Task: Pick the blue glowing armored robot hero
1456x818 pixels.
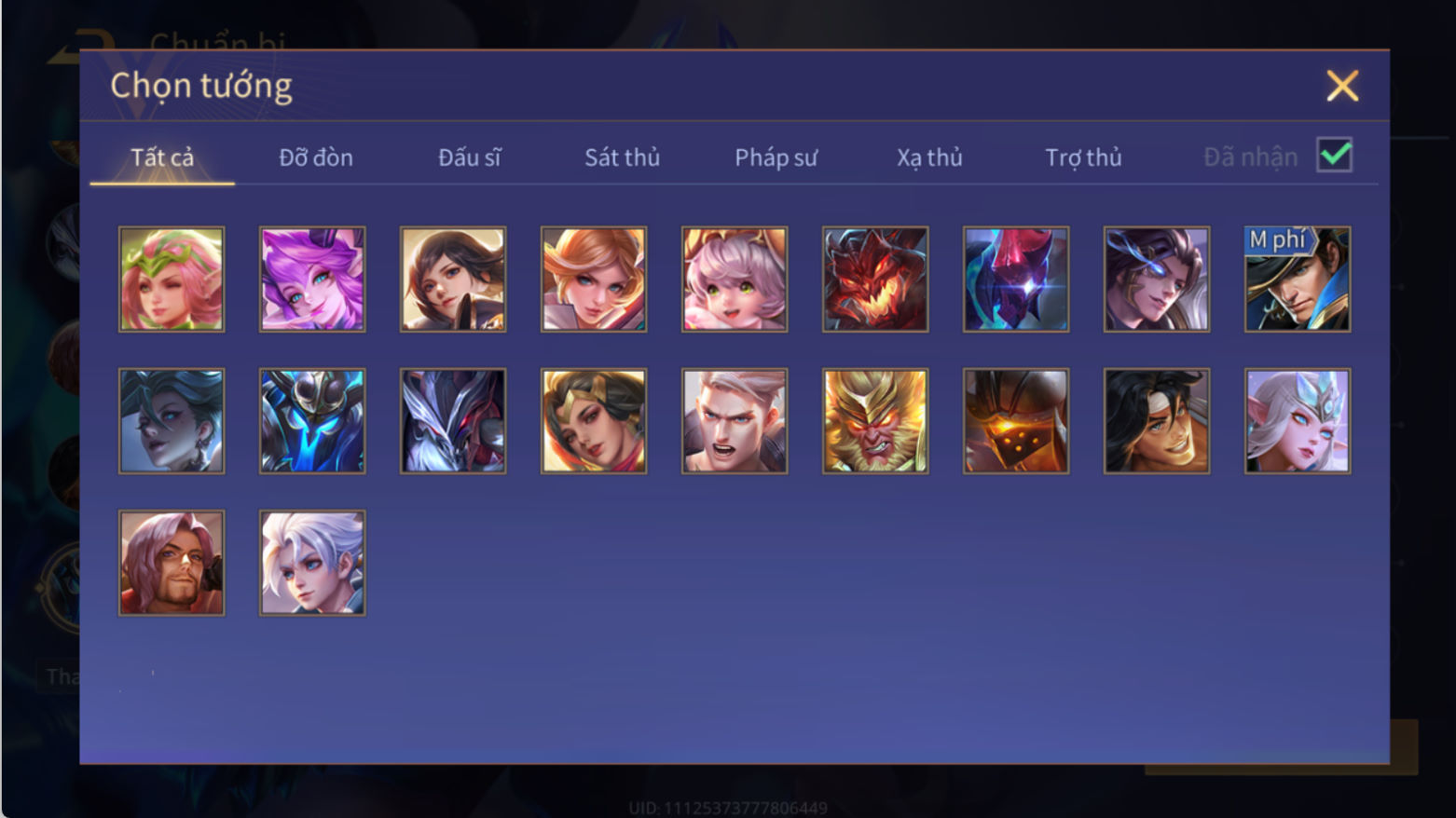Action: pyautogui.click(x=312, y=421)
